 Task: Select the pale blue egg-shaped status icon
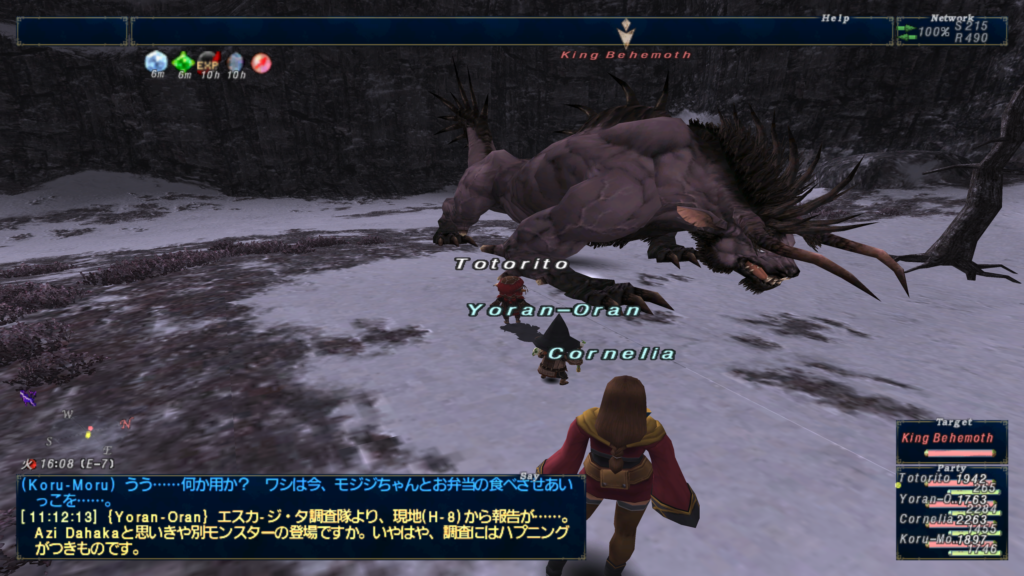pos(235,62)
